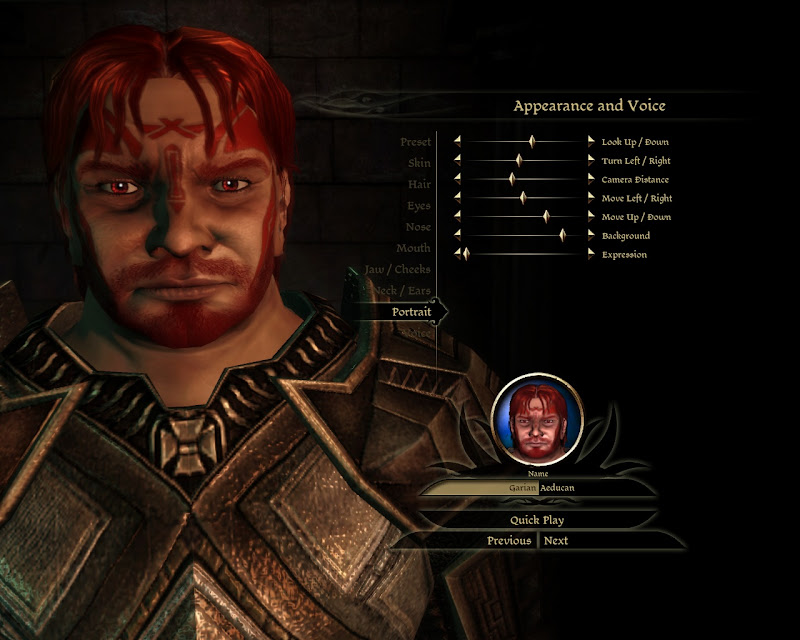Select the Preset category
800x640 pixels.
(415, 143)
